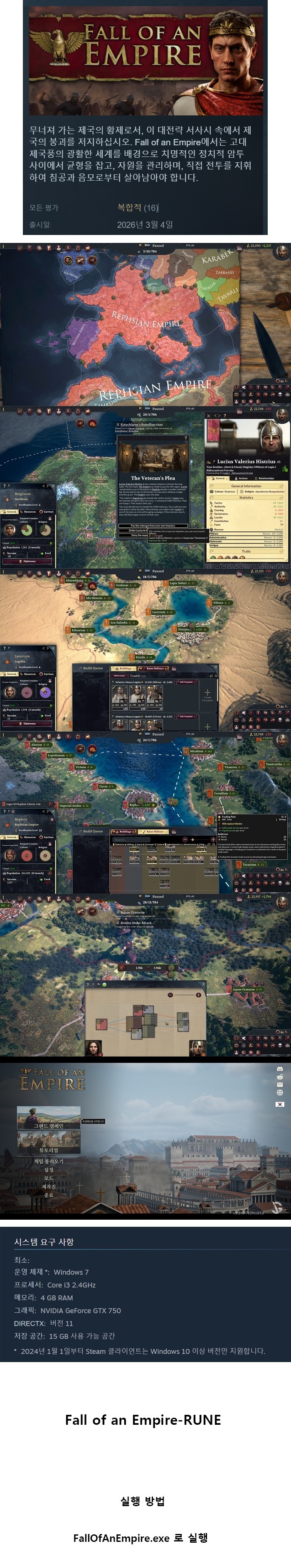Dismiss the "Eutychianus's Rebellion rises" alert

click(x=118, y=424)
